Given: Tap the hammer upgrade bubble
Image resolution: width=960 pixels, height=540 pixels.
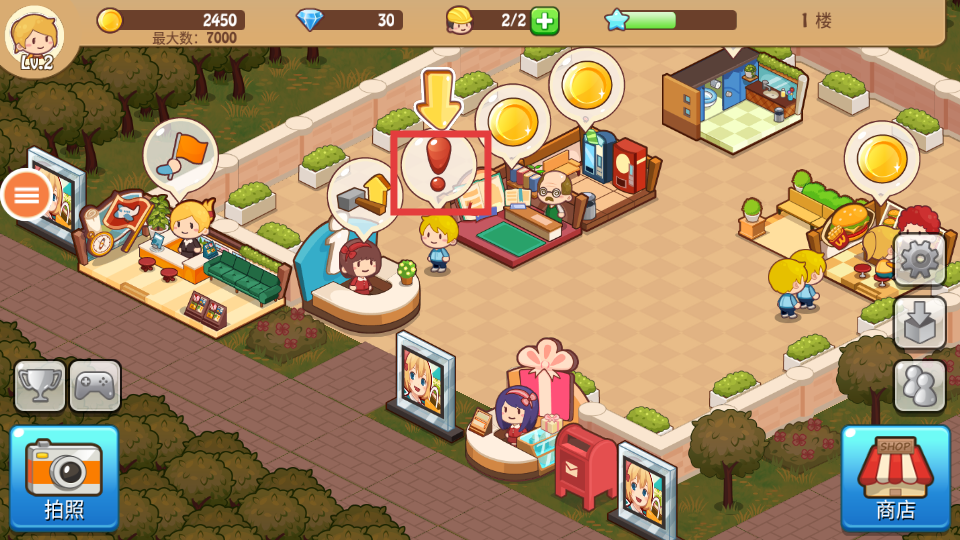Looking at the screenshot, I should point(364,195).
